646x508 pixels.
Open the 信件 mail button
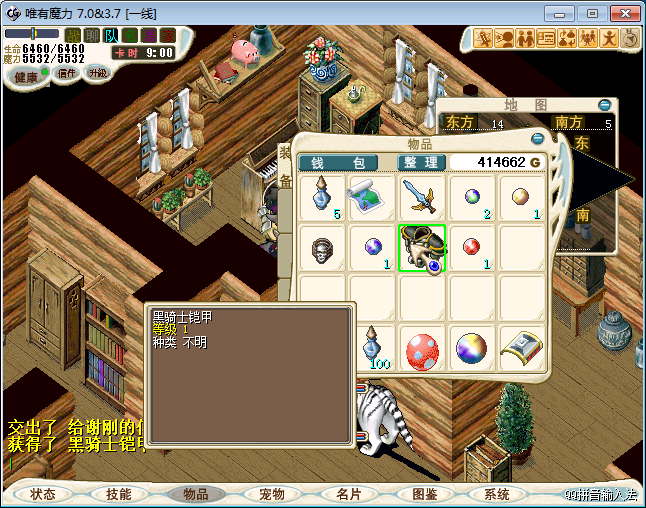(67, 73)
